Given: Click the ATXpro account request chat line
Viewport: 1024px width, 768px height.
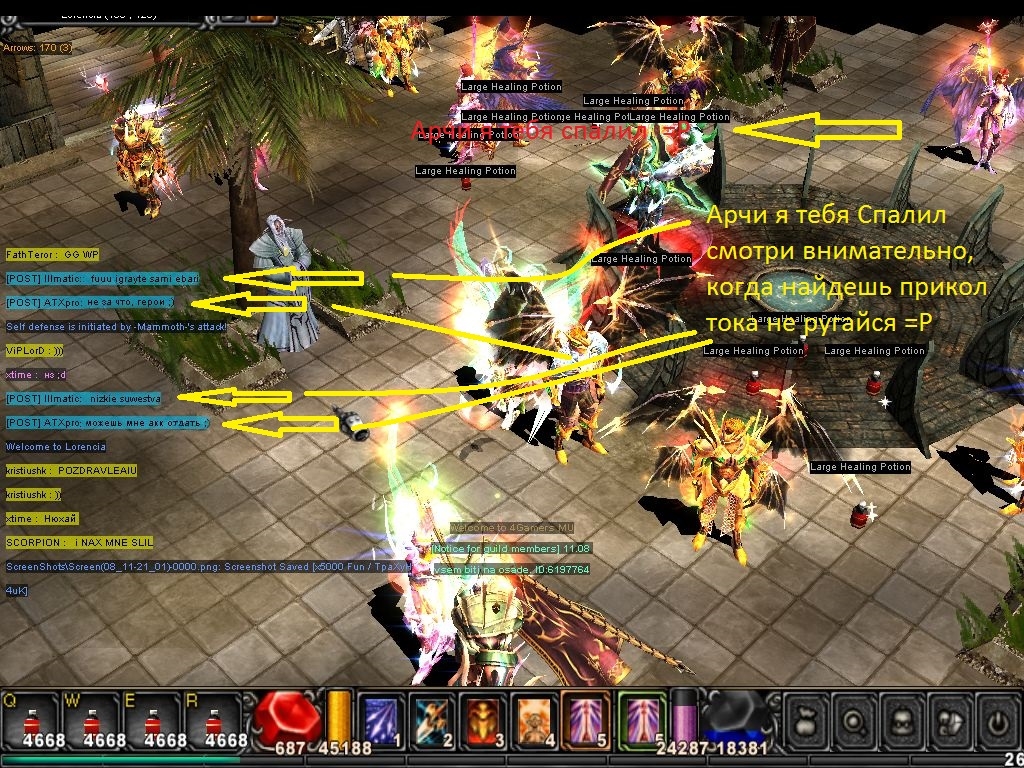Looking at the screenshot, I should pyautogui.click(x=108, y=423).
